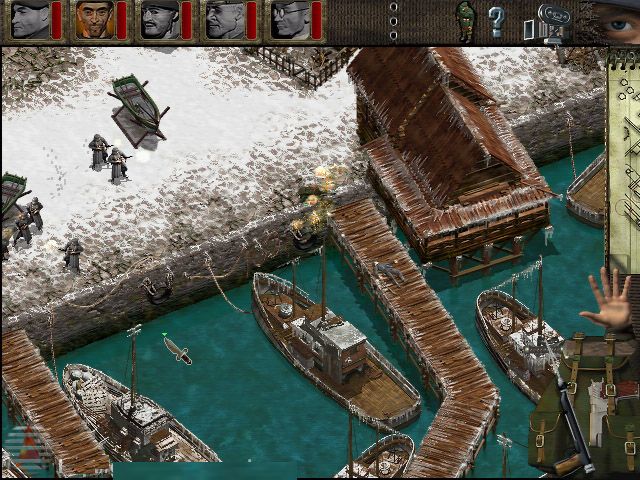The height and width of the screenshot is (480, 640).
Task: Click the green soldier figure icon
Action: (464, 18)
